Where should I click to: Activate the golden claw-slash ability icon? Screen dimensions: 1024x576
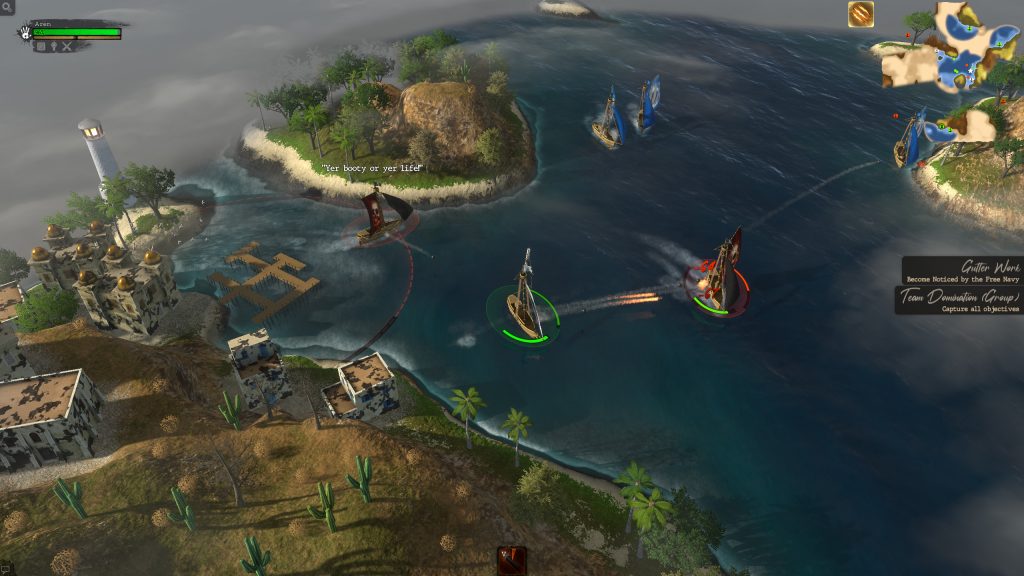[861, 14]
